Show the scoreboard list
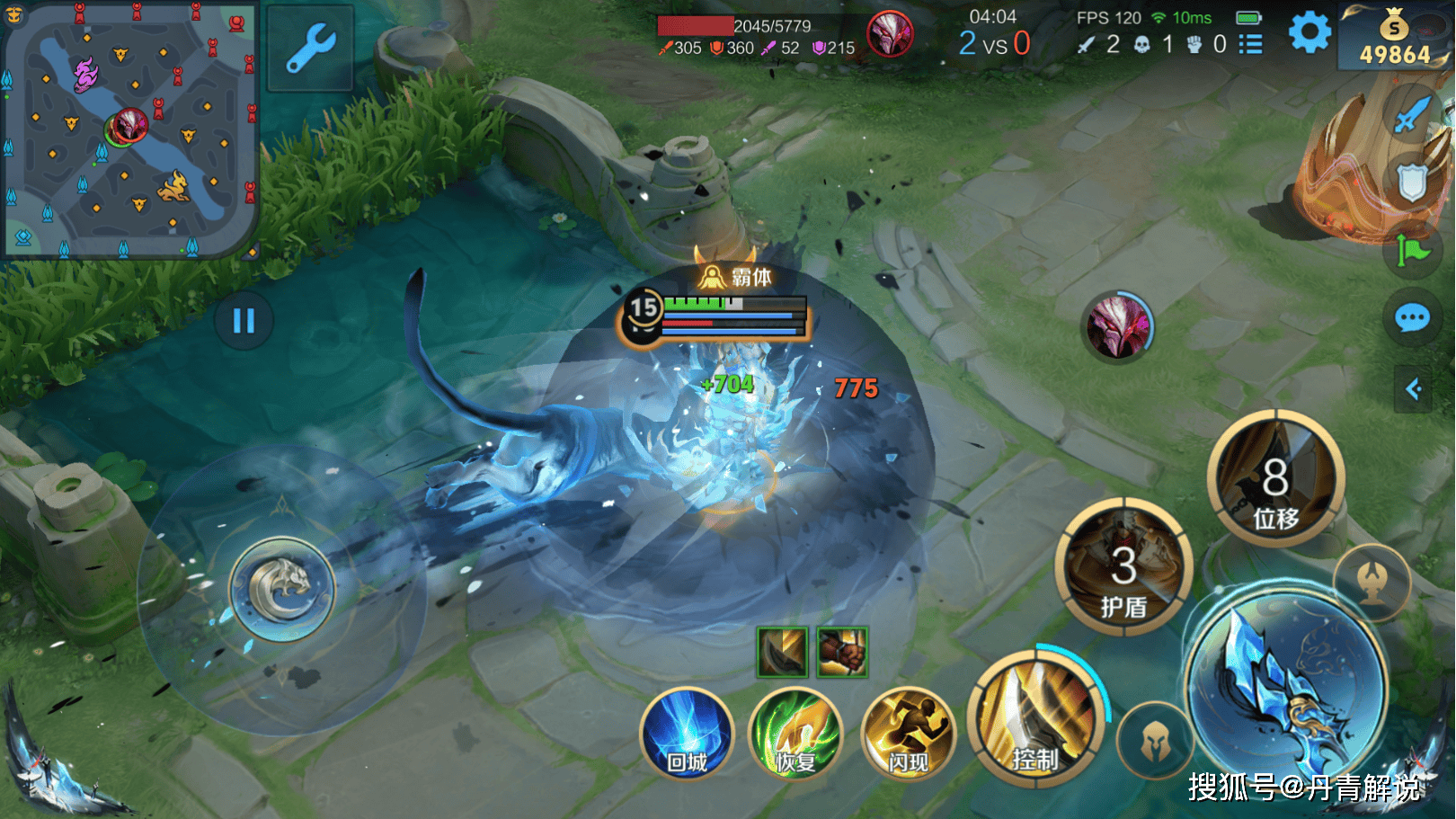The image size is (1456, 819). 1250,44
